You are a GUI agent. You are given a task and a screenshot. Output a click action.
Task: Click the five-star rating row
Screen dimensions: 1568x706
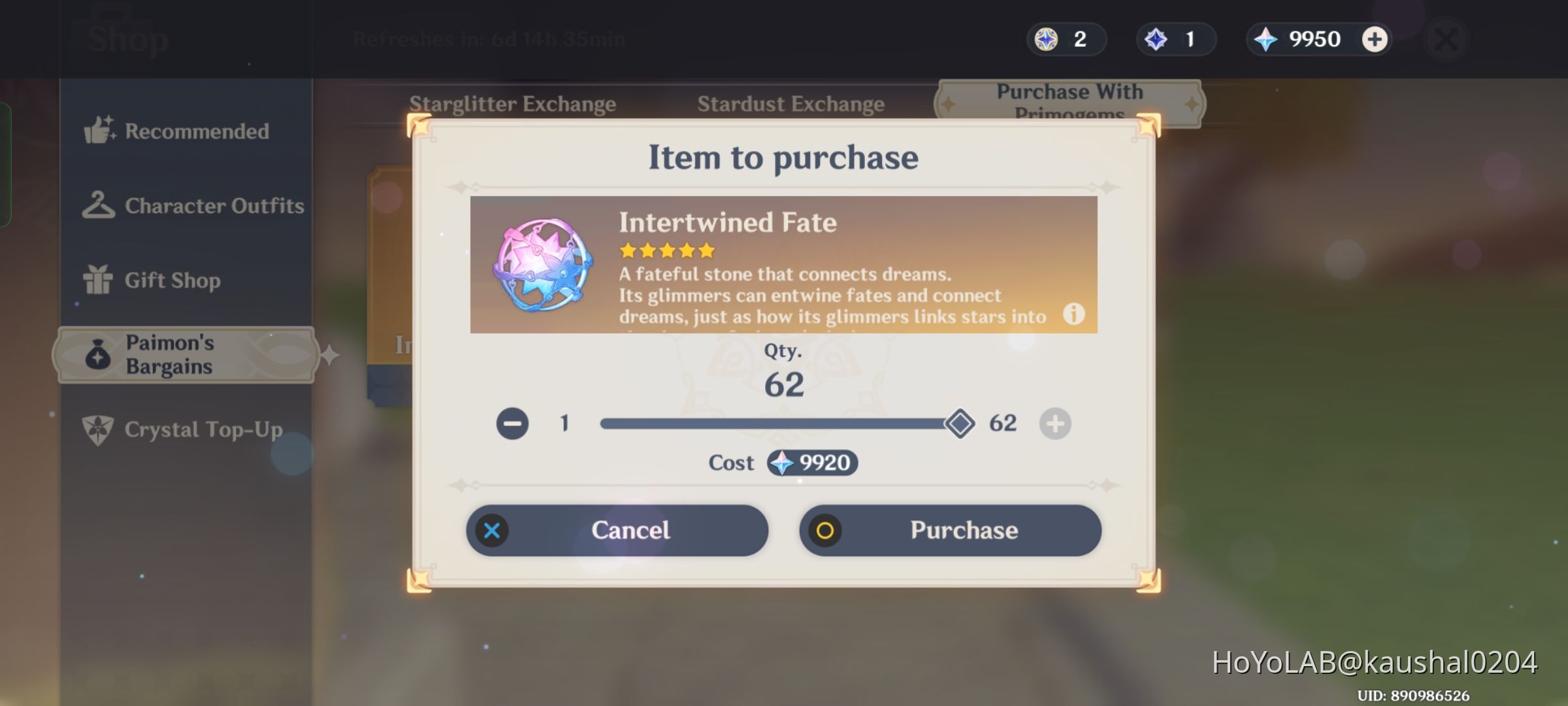tap(666, 249)
